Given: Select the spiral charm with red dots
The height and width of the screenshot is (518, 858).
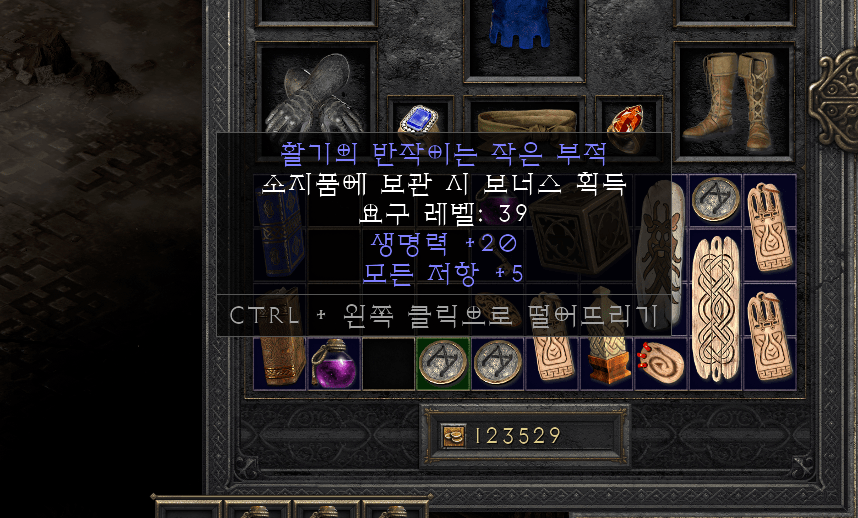Looking at the screenshot, I should click(x=662, y=364).
